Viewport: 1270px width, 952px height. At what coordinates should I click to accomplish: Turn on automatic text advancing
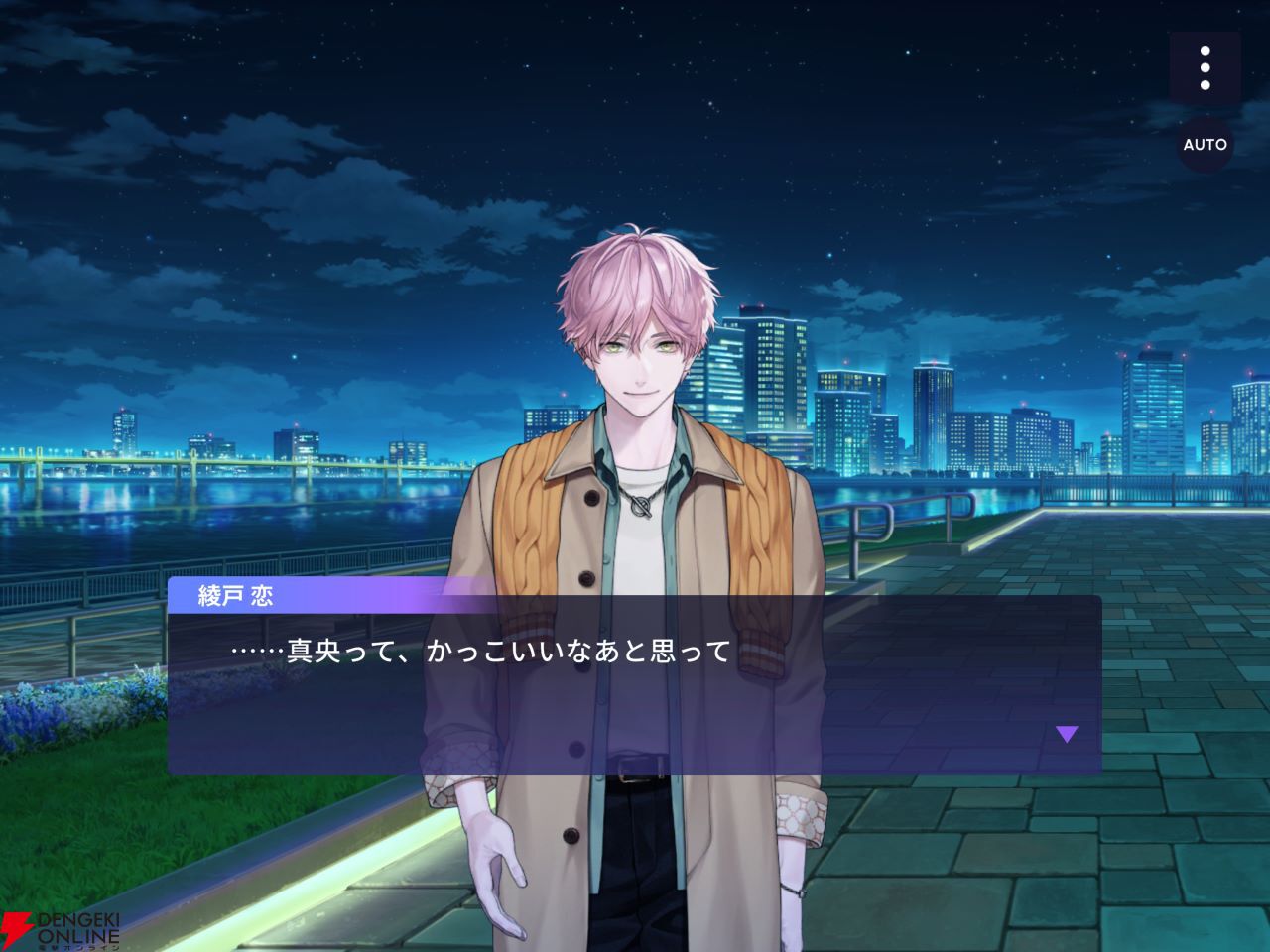1206,145
